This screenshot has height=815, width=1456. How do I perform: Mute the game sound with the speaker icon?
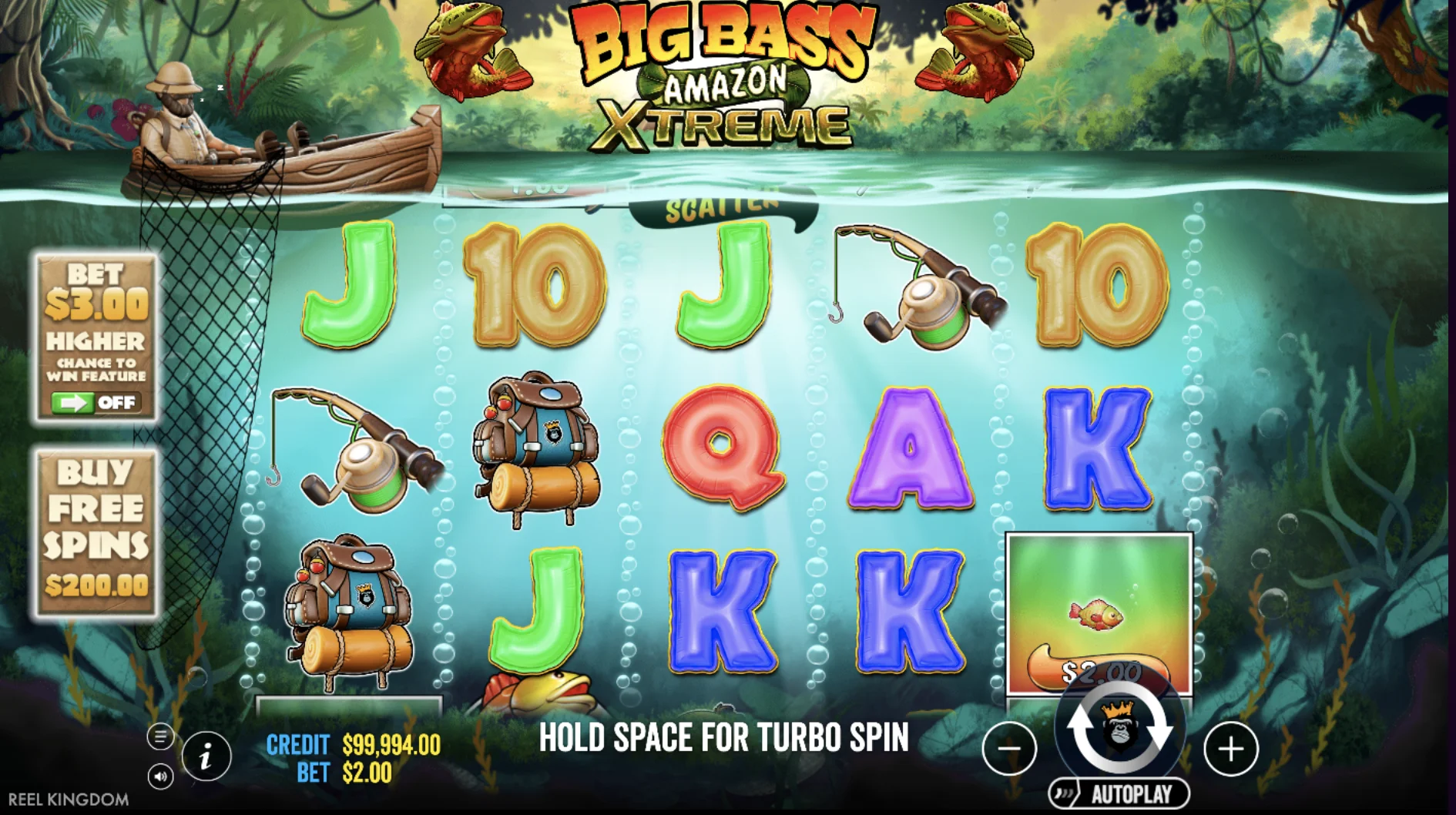[x=160, y=778]
